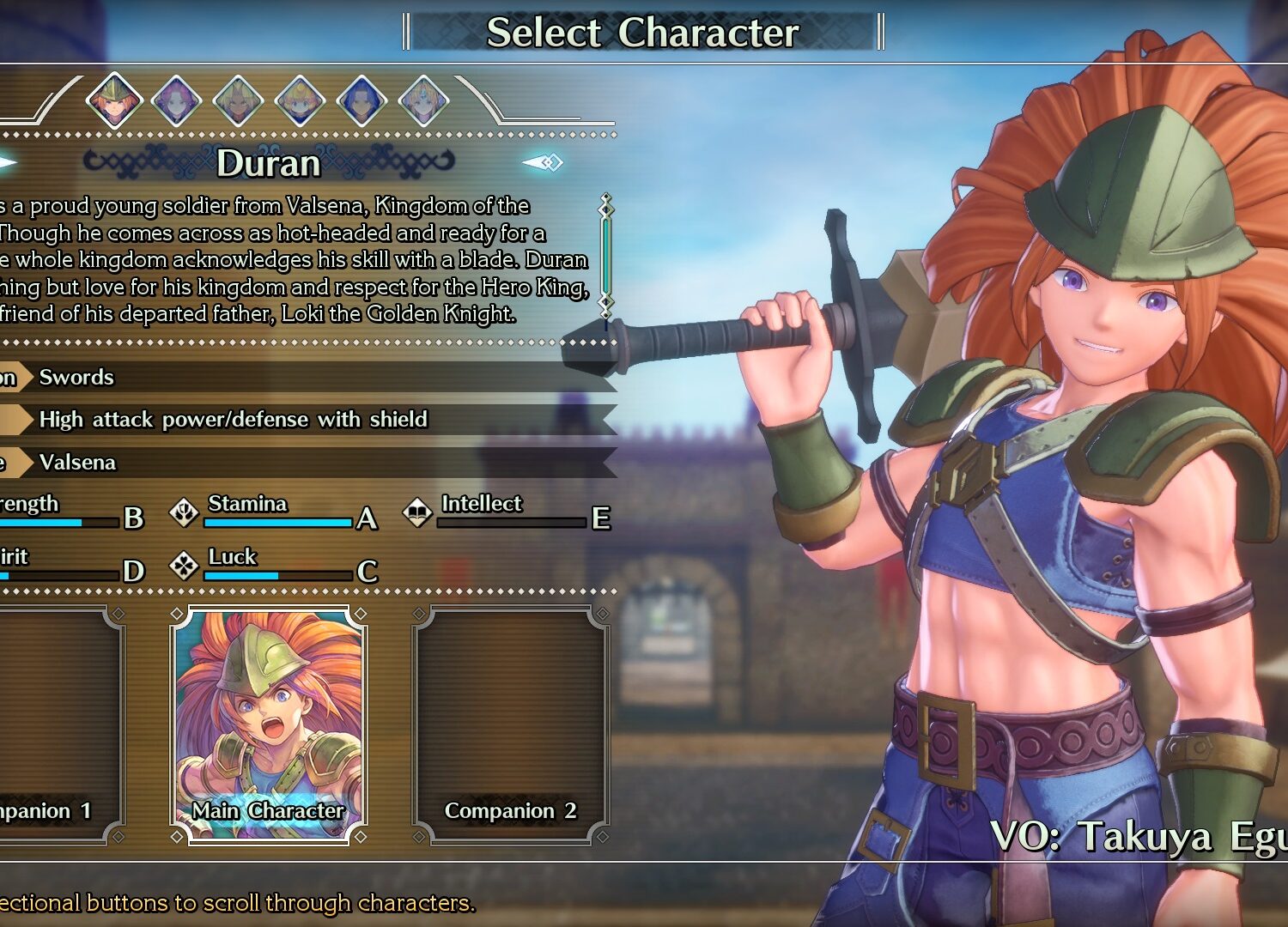Click the description text scrollbar
Image resolution: width=1288 pixels, height=927 pixels.
pyautogui.click(x=606, y=257)
